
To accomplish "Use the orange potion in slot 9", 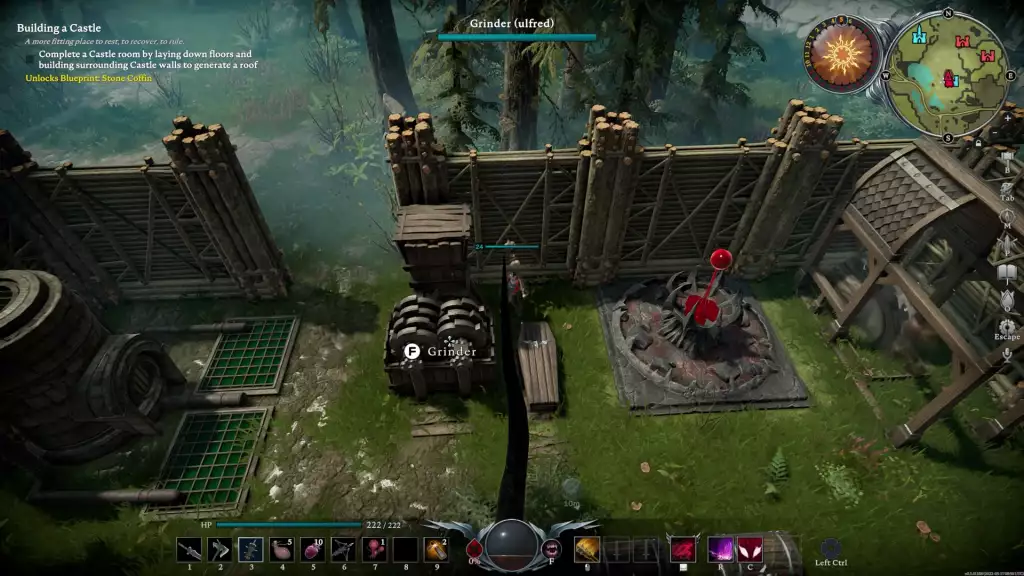I will (x=435, y=549).
